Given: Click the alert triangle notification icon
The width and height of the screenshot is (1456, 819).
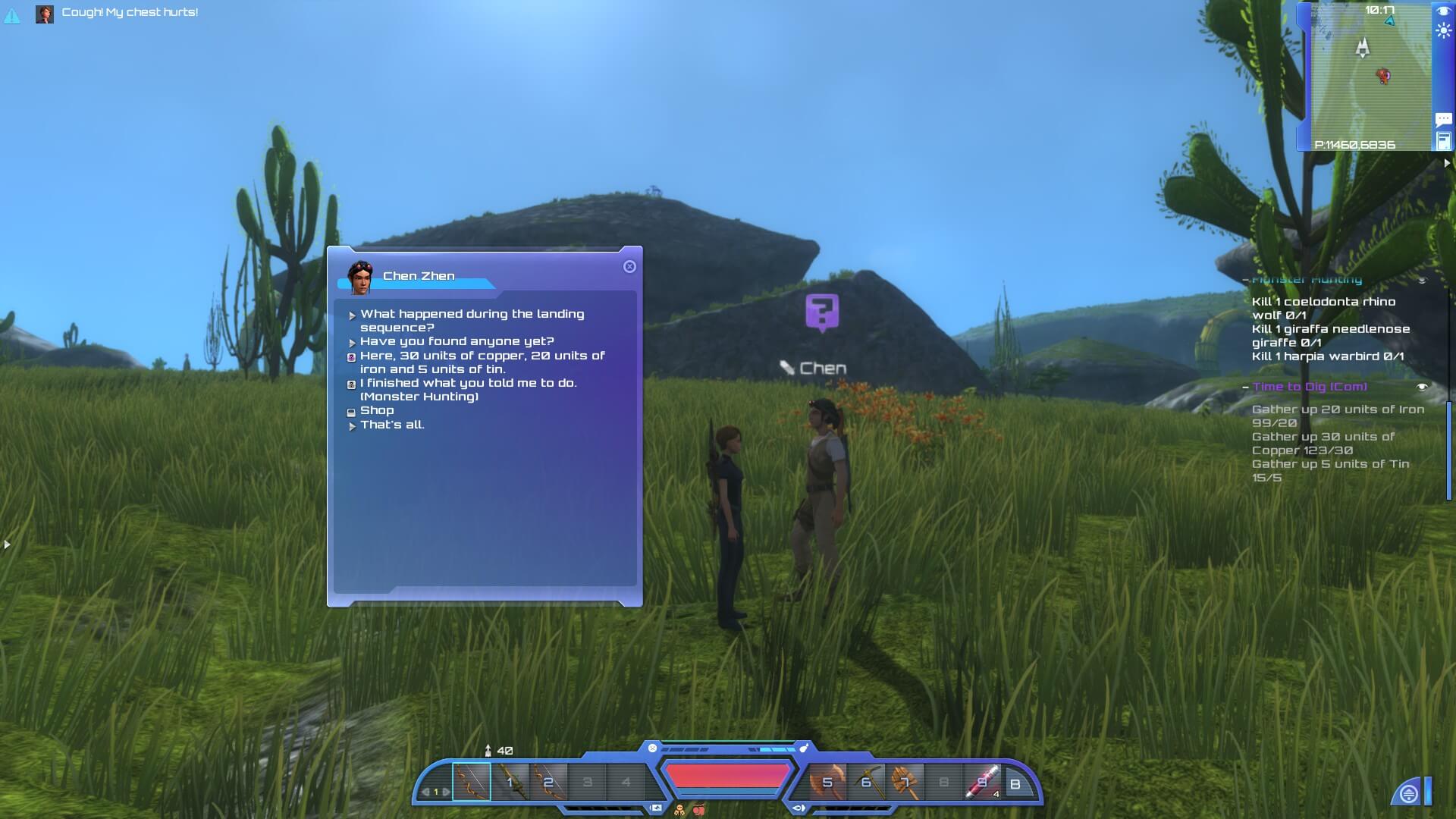Looking at the screenshot, I should [12, 15].
